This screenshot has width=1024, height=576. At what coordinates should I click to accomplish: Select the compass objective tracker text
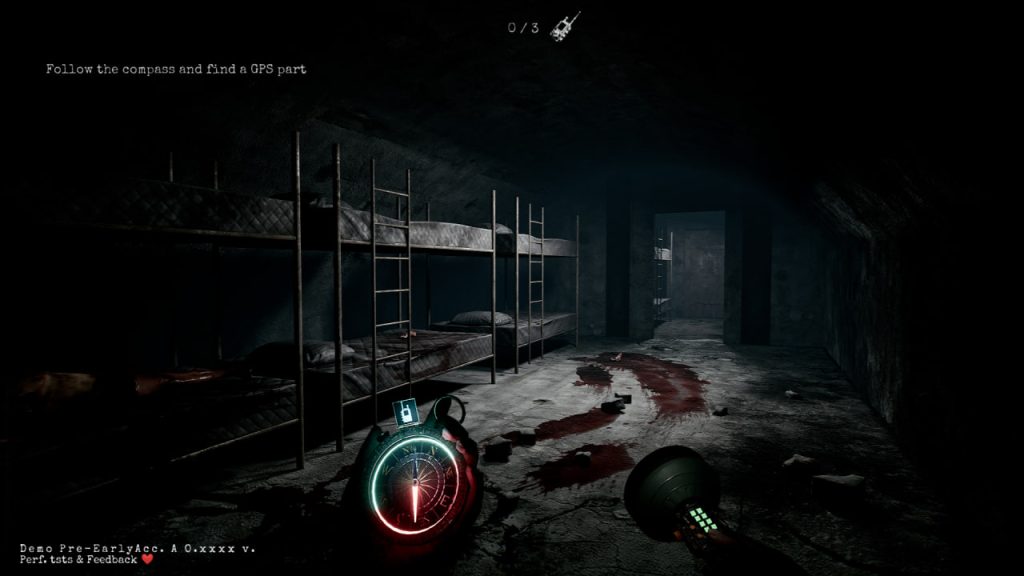176,69
